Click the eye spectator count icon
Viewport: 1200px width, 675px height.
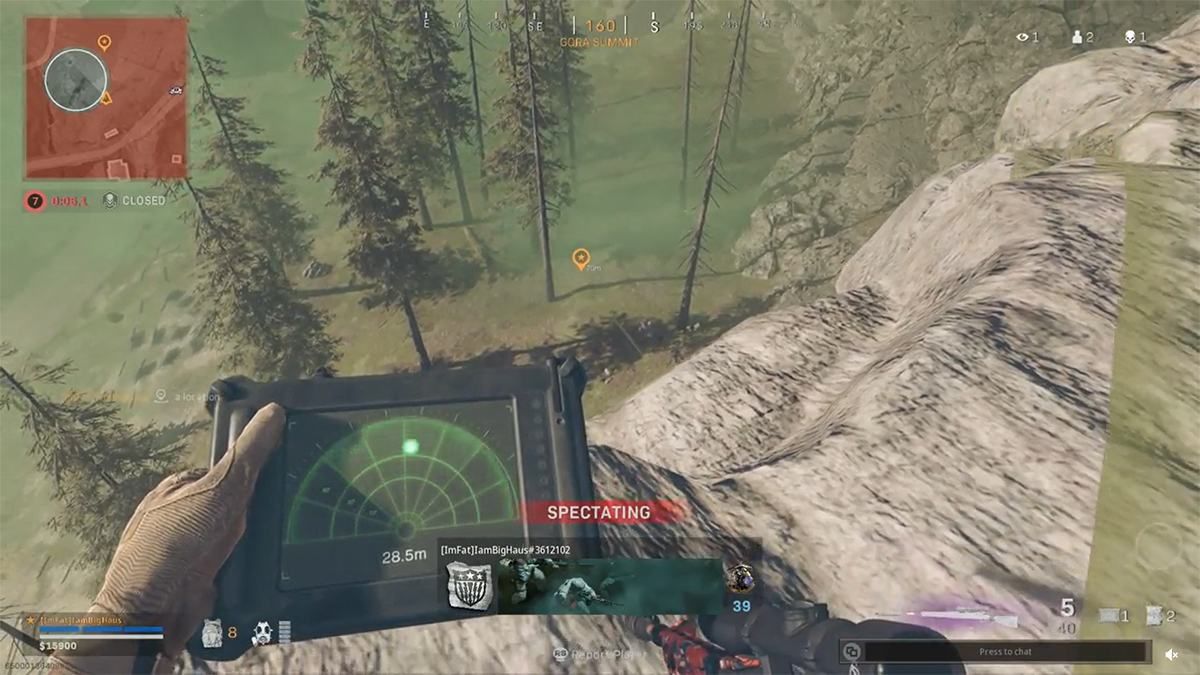click(x=1022, y=37)
